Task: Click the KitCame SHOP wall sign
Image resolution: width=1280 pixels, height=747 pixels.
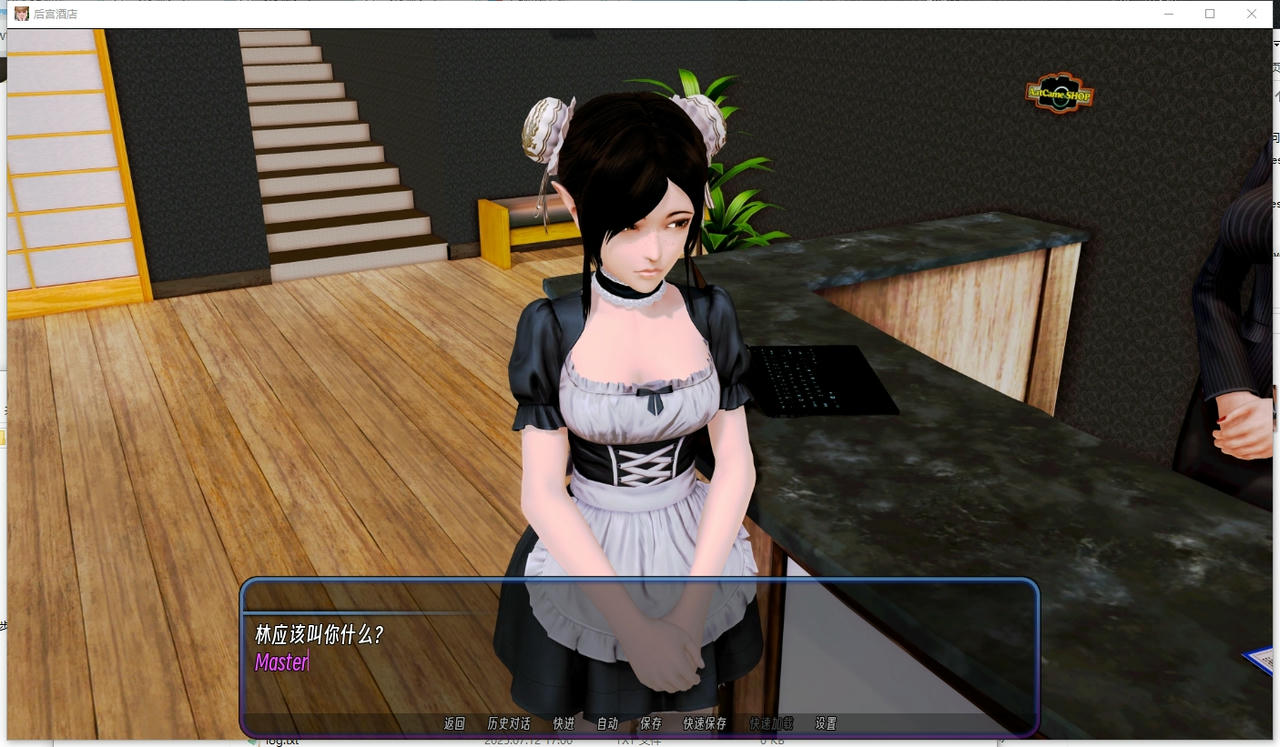Action: tap(1057, 95)
